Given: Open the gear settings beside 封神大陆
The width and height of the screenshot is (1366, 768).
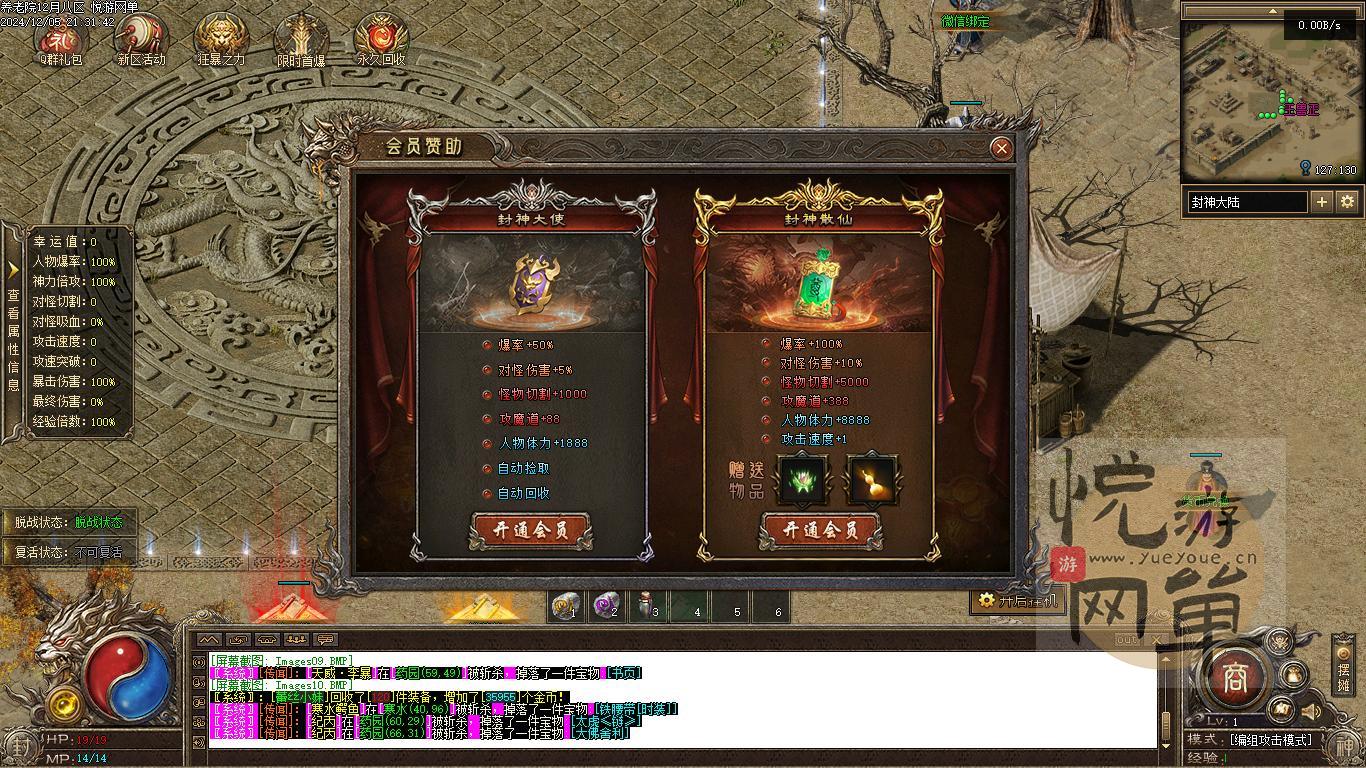Looking at the screenshot, I should (x=1347, y=202).
